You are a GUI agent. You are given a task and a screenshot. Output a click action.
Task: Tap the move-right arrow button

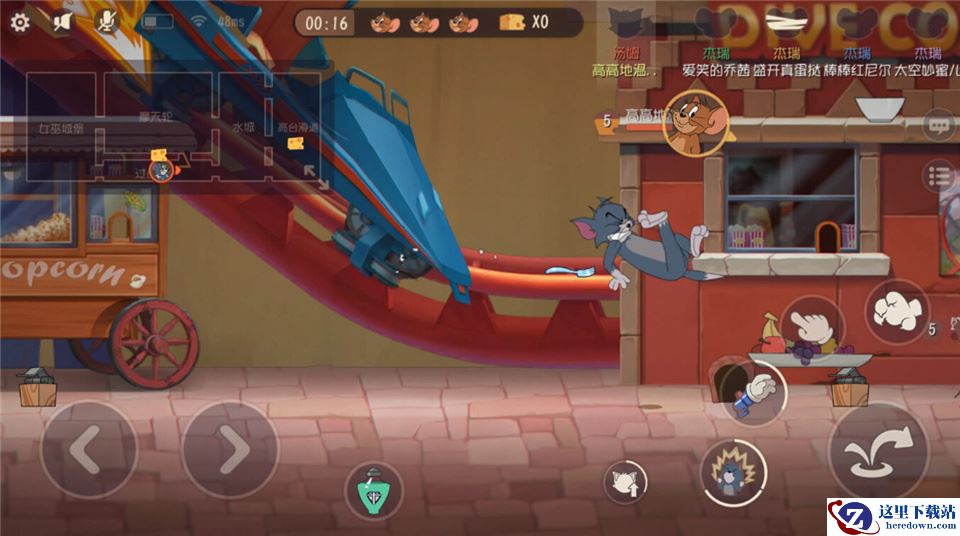coord(229,451)
